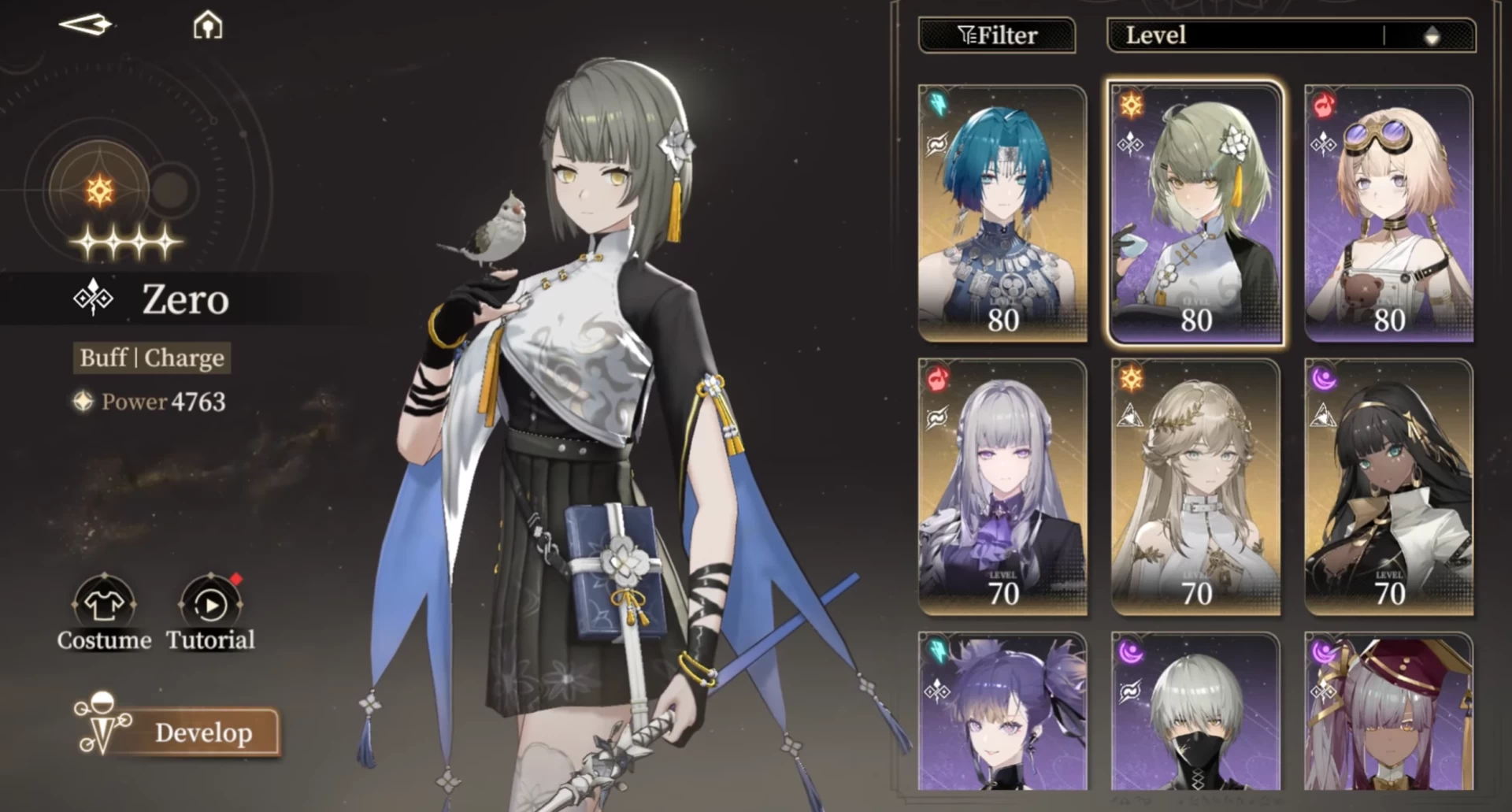Pick the laurel-crowned blonde level 70 card
Viewport: 1512px width, 812px height.
coord(1195,487)
